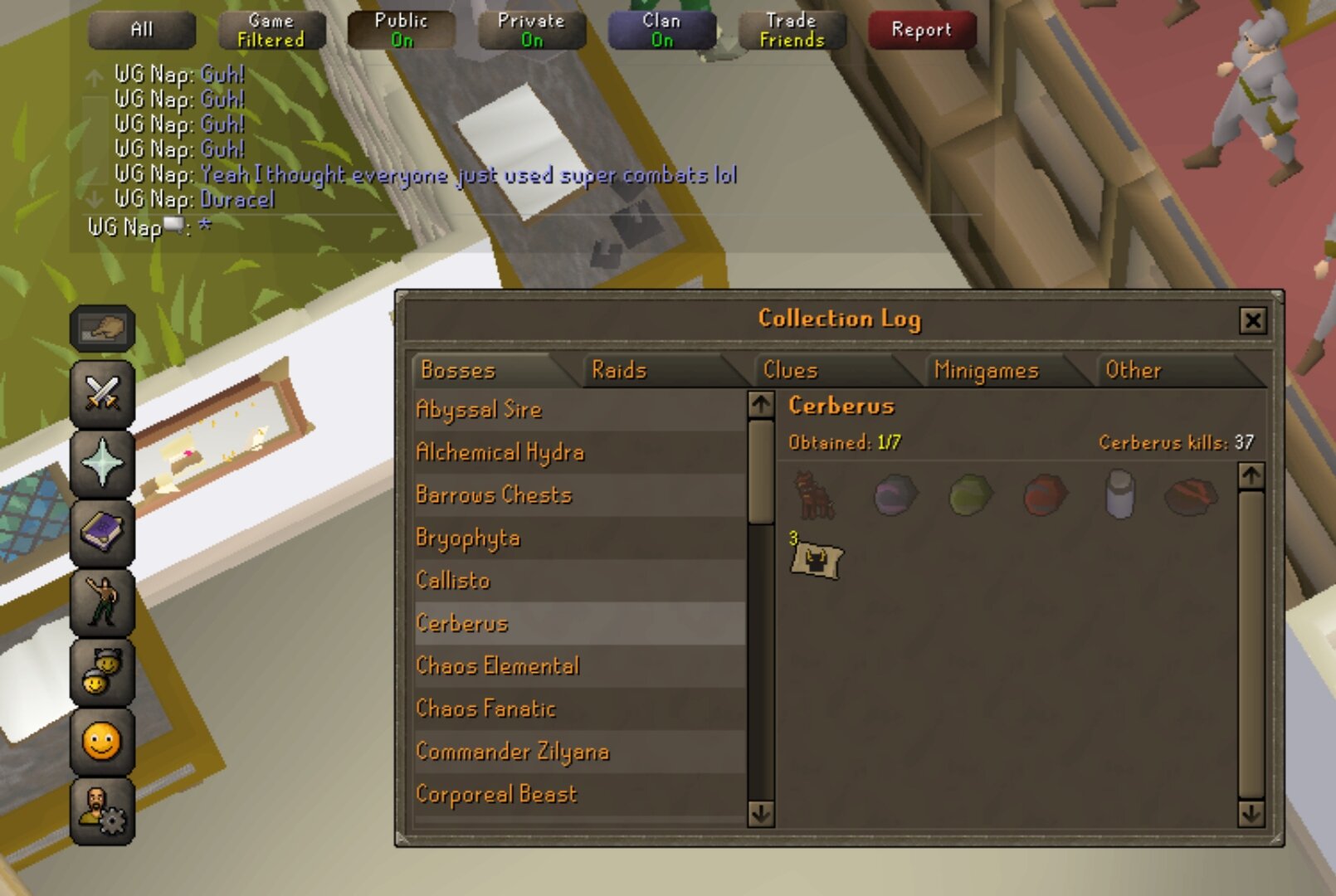Select Commander Zilyana entry
1336x896 pixels.
512,752
